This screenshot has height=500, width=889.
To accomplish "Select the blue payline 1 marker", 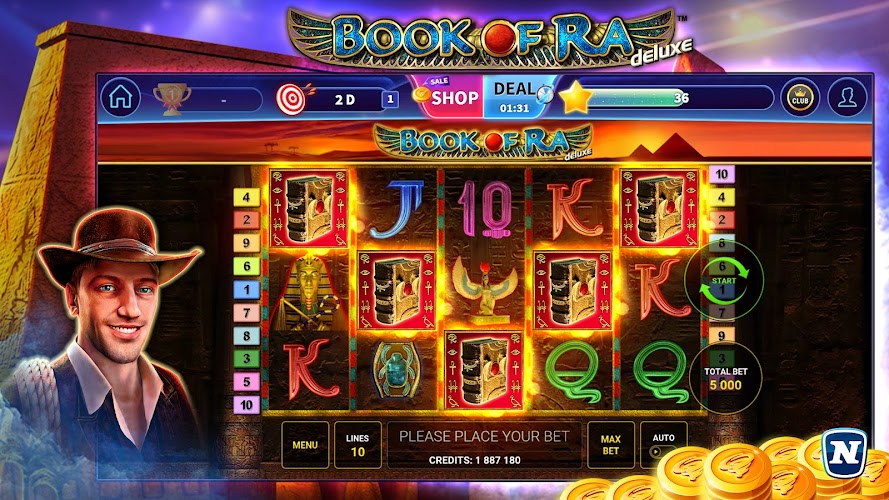I will click(245, 289).
